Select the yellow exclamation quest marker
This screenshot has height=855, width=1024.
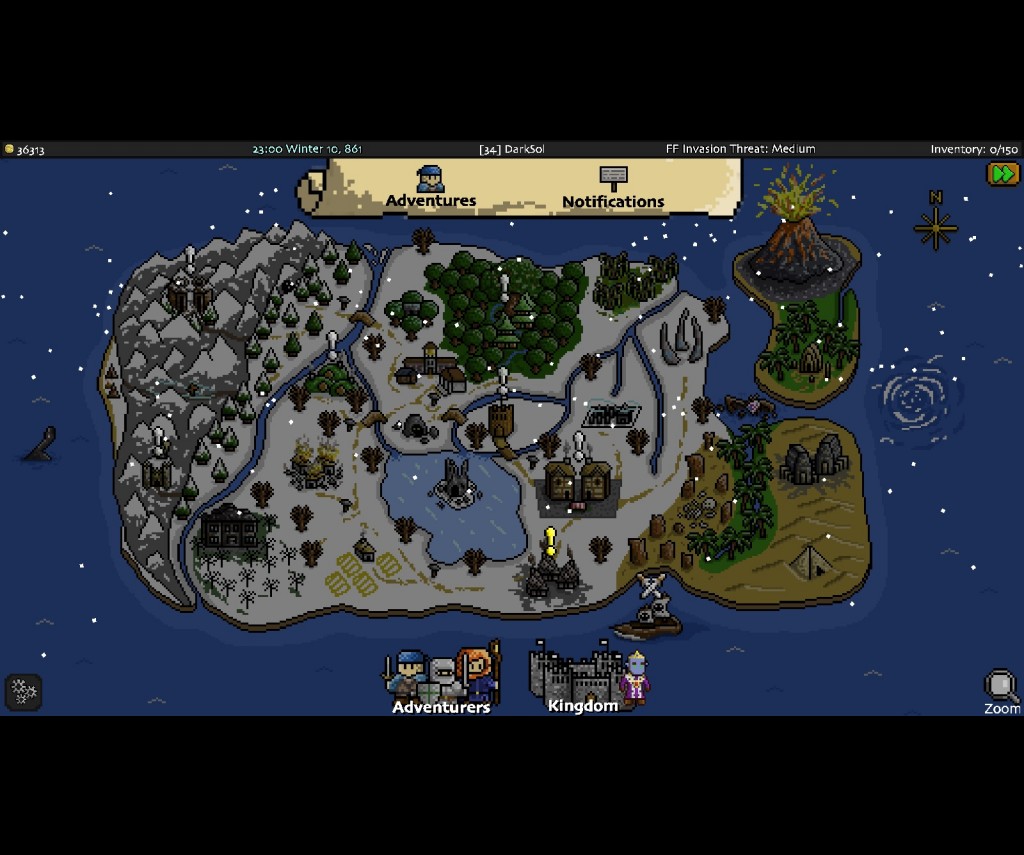coord(550,541)
